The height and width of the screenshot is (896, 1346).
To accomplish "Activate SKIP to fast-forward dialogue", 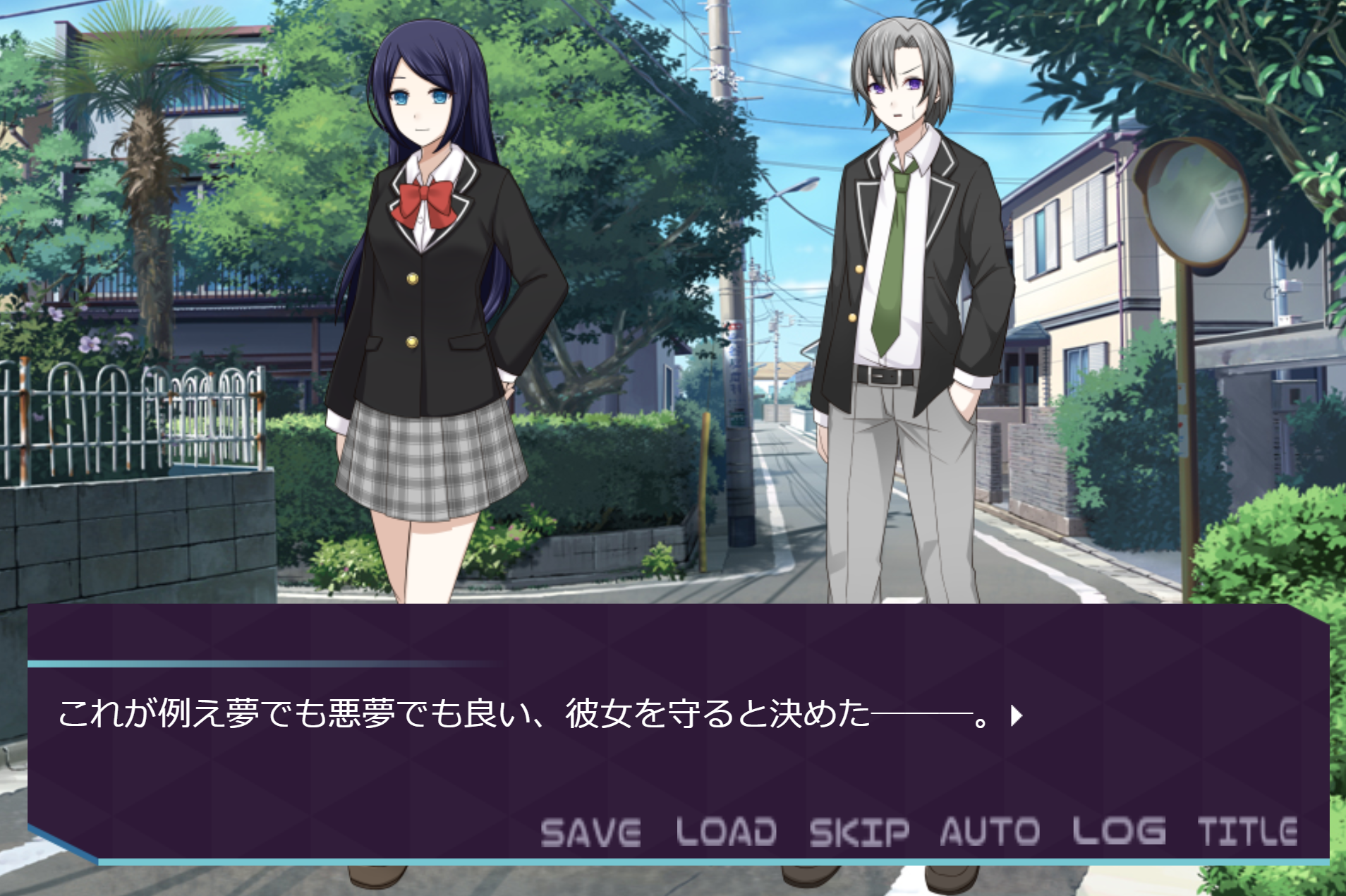I will pos(859,832).
